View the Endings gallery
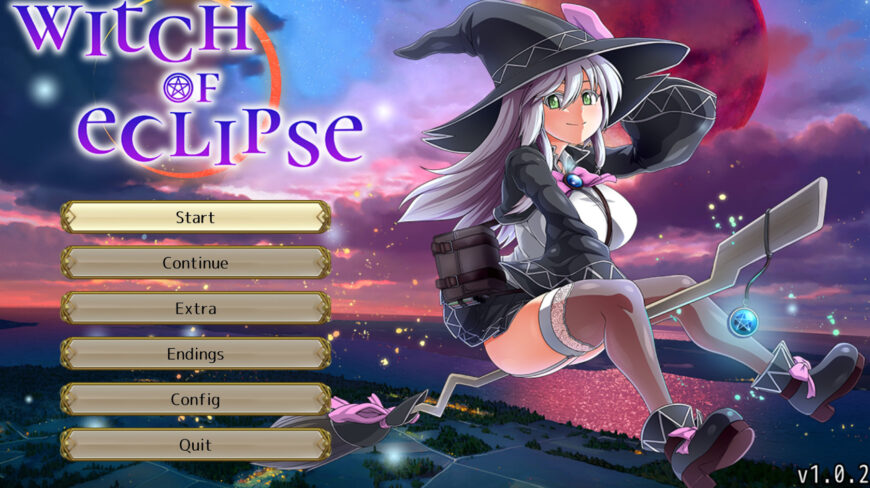Image resolution: width=870 pixels, height=488 pixels. 195,354
